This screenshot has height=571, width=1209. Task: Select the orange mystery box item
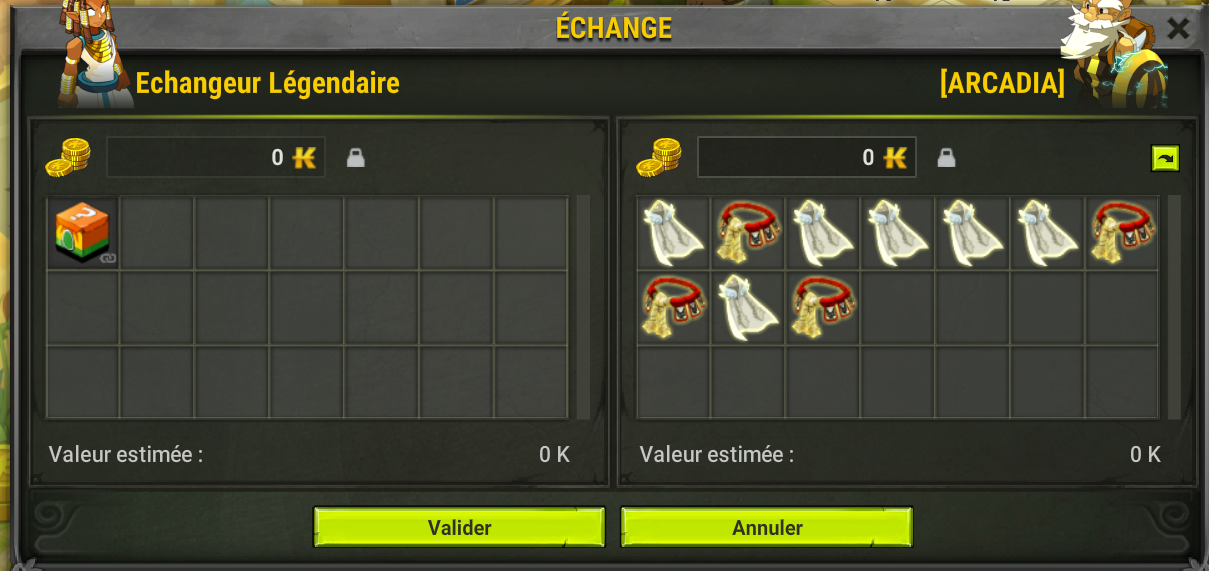83,233
